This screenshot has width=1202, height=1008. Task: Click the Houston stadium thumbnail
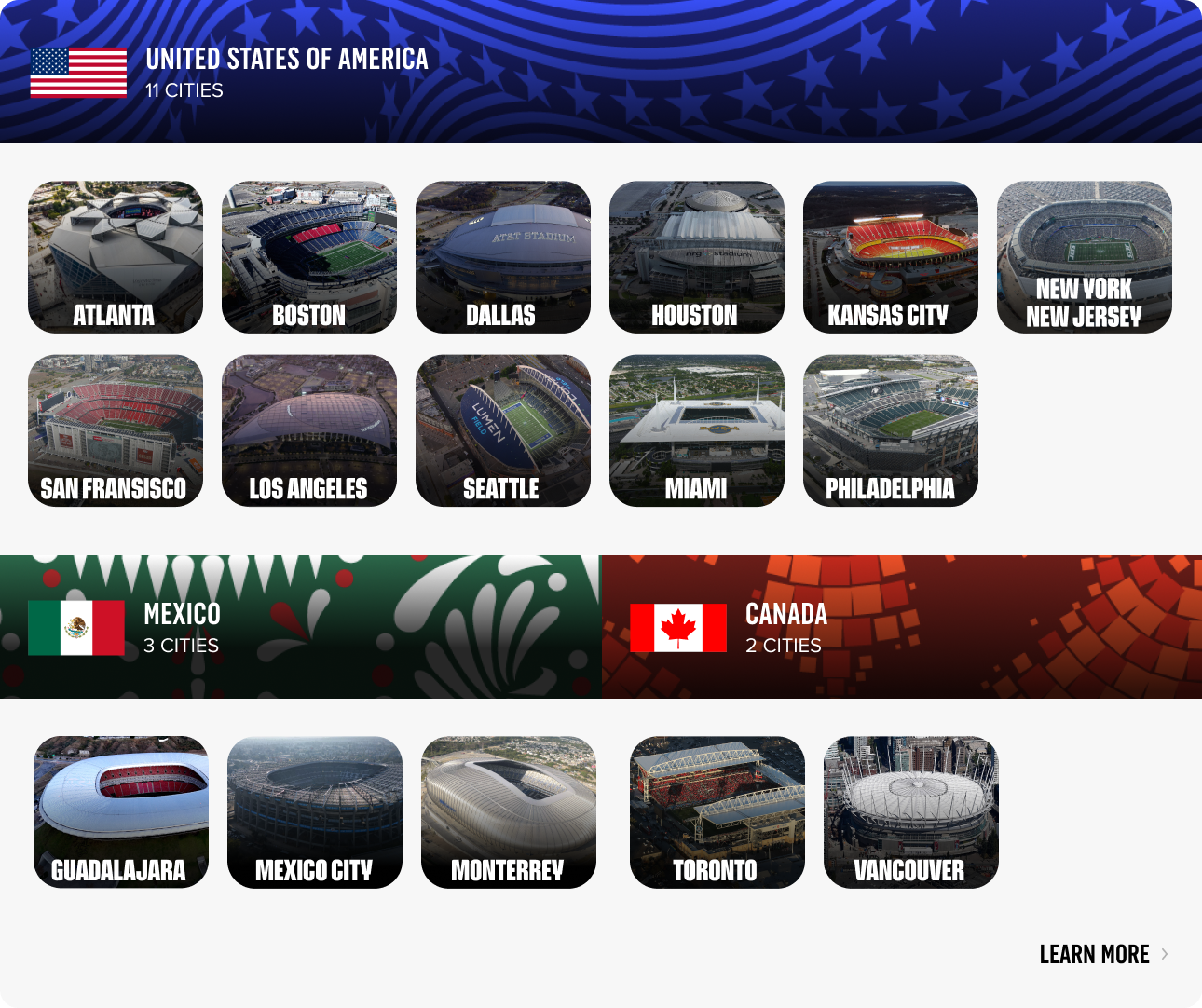697,256
